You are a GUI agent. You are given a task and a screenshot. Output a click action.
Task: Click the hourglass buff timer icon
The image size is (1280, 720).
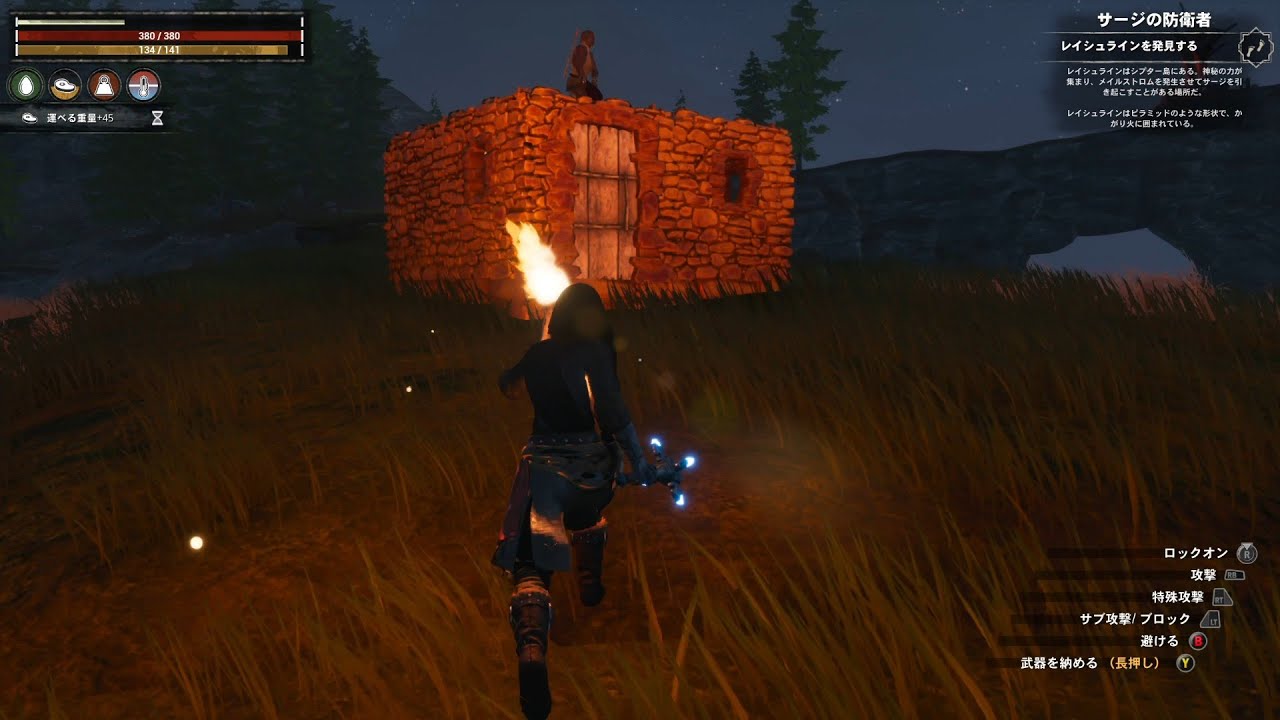click(156, 118)
